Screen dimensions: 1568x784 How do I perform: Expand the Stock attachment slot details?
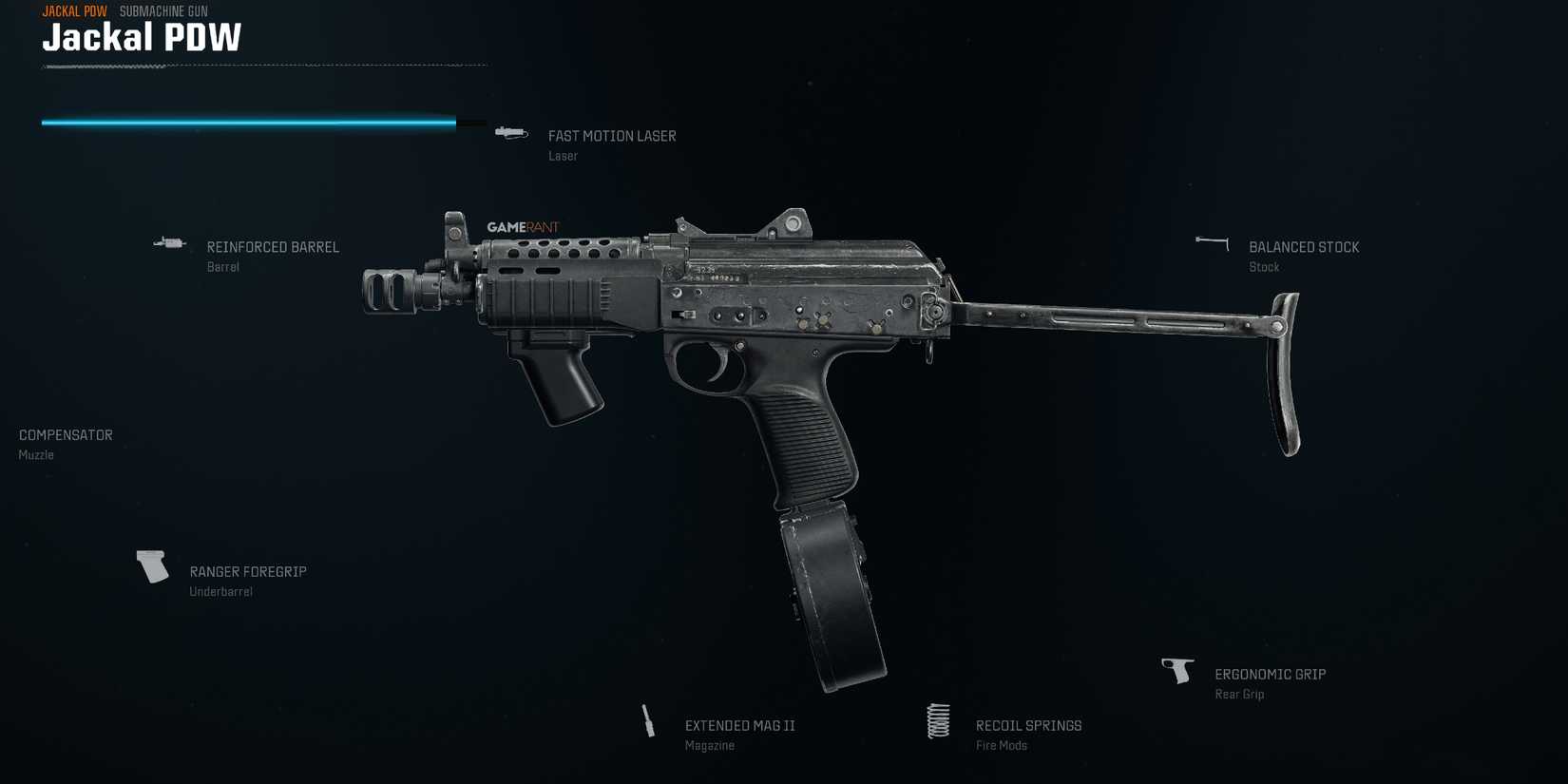(x=1264, y=266)
